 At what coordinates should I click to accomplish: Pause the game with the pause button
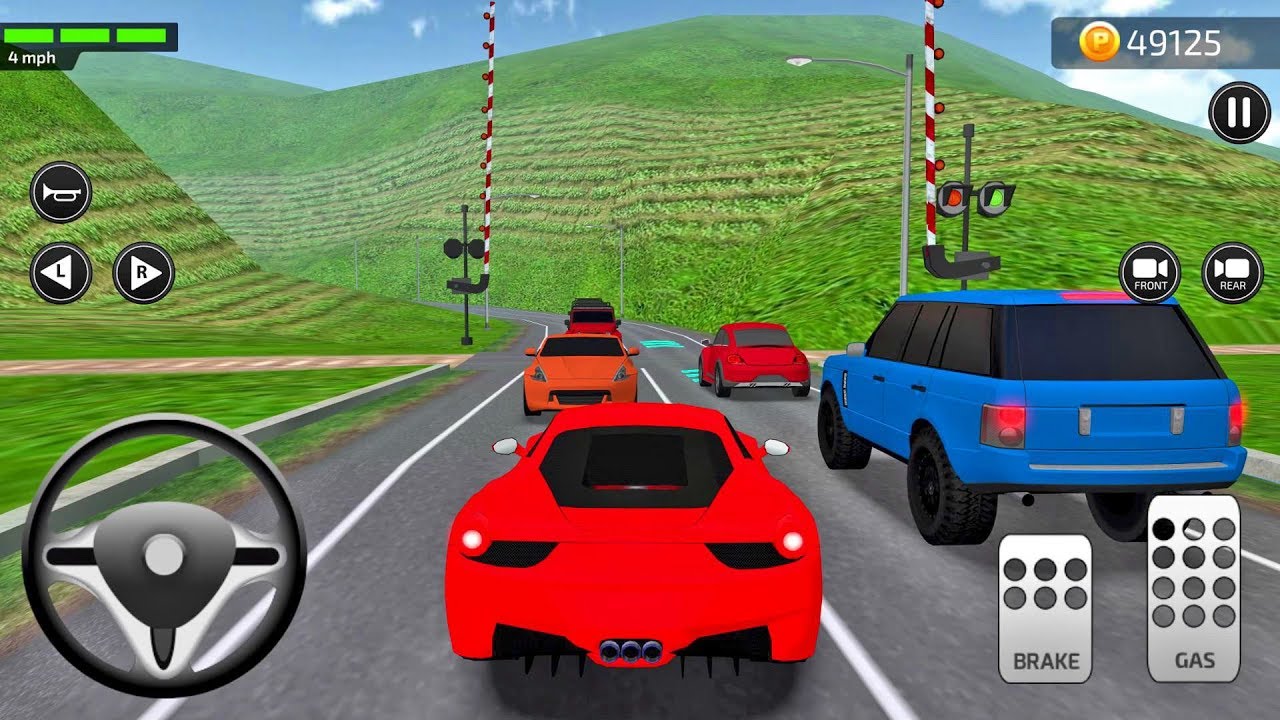pyautogui.click(x=1239, y=113)
